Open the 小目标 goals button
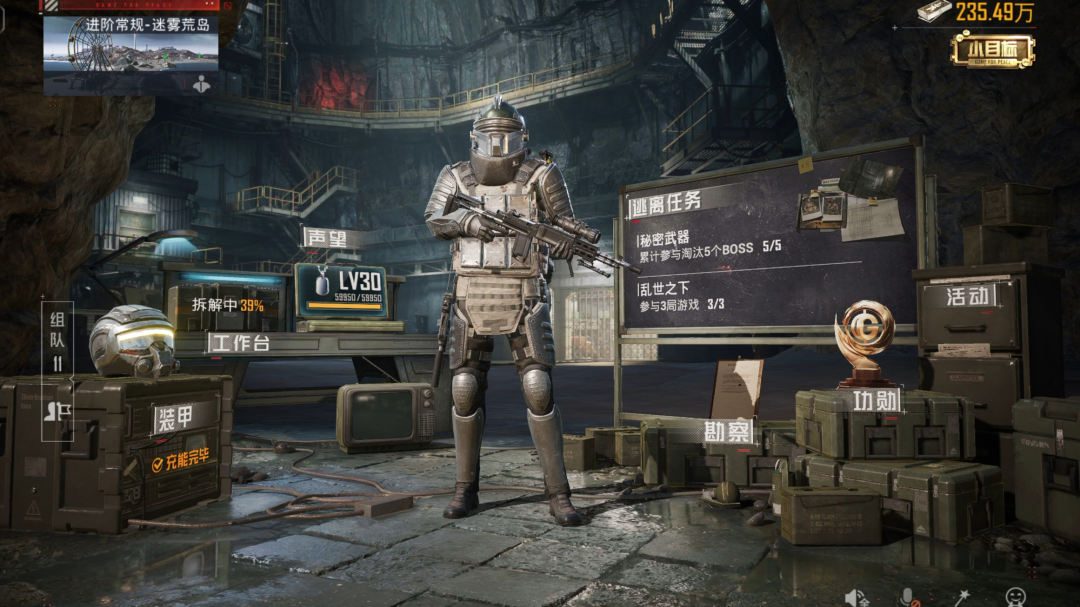Viewport: 1080px width, 607px height. 992,50
